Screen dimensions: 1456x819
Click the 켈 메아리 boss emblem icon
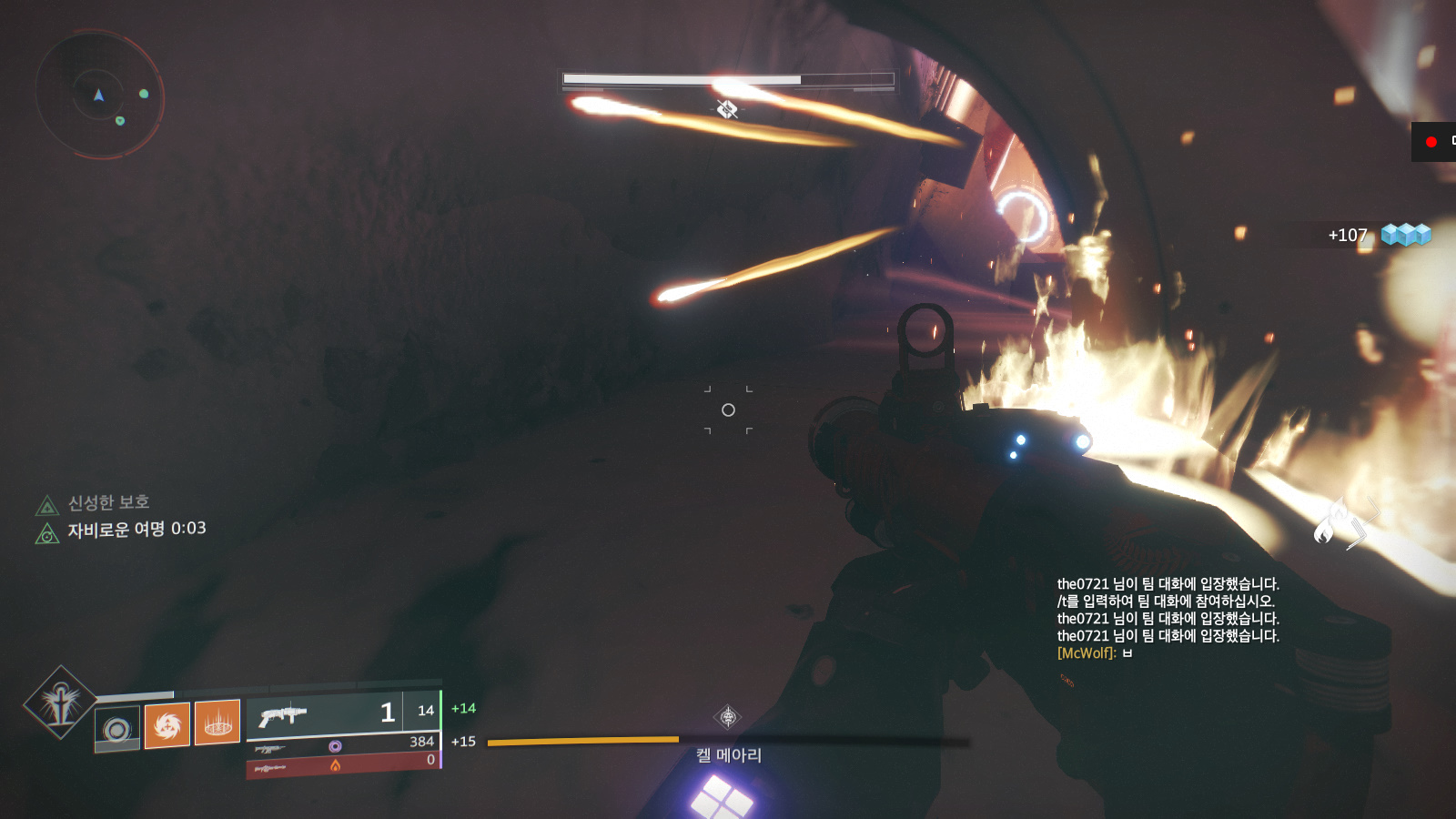[x=728, y=717]
